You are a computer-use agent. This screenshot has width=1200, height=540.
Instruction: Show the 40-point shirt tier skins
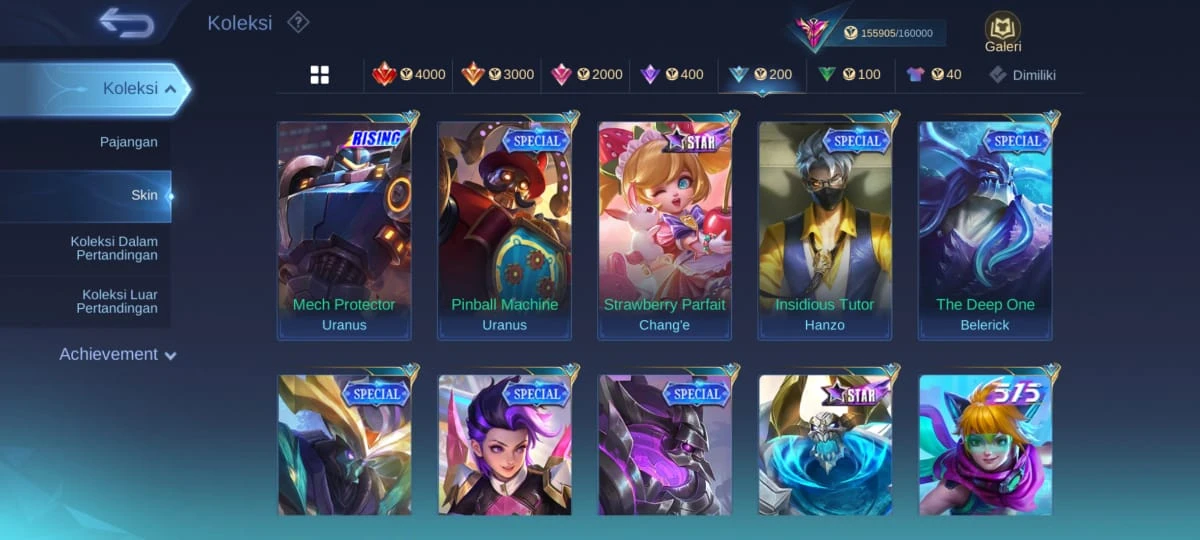(x=933, y=75)
